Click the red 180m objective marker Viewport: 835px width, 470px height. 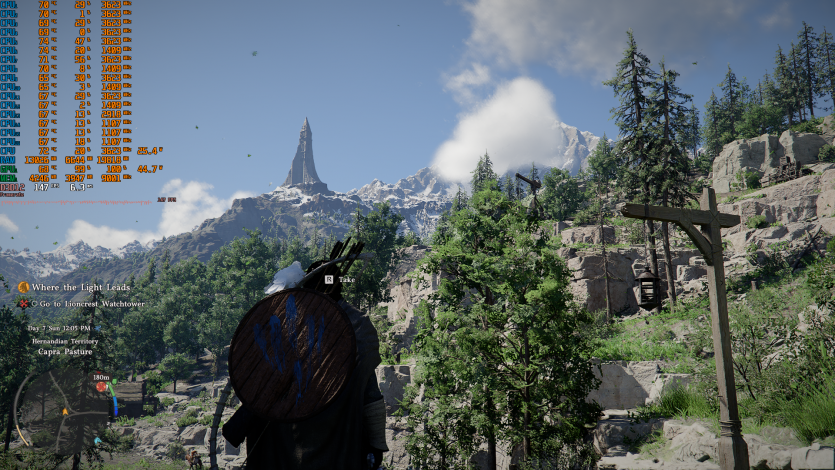click(102, 386)
